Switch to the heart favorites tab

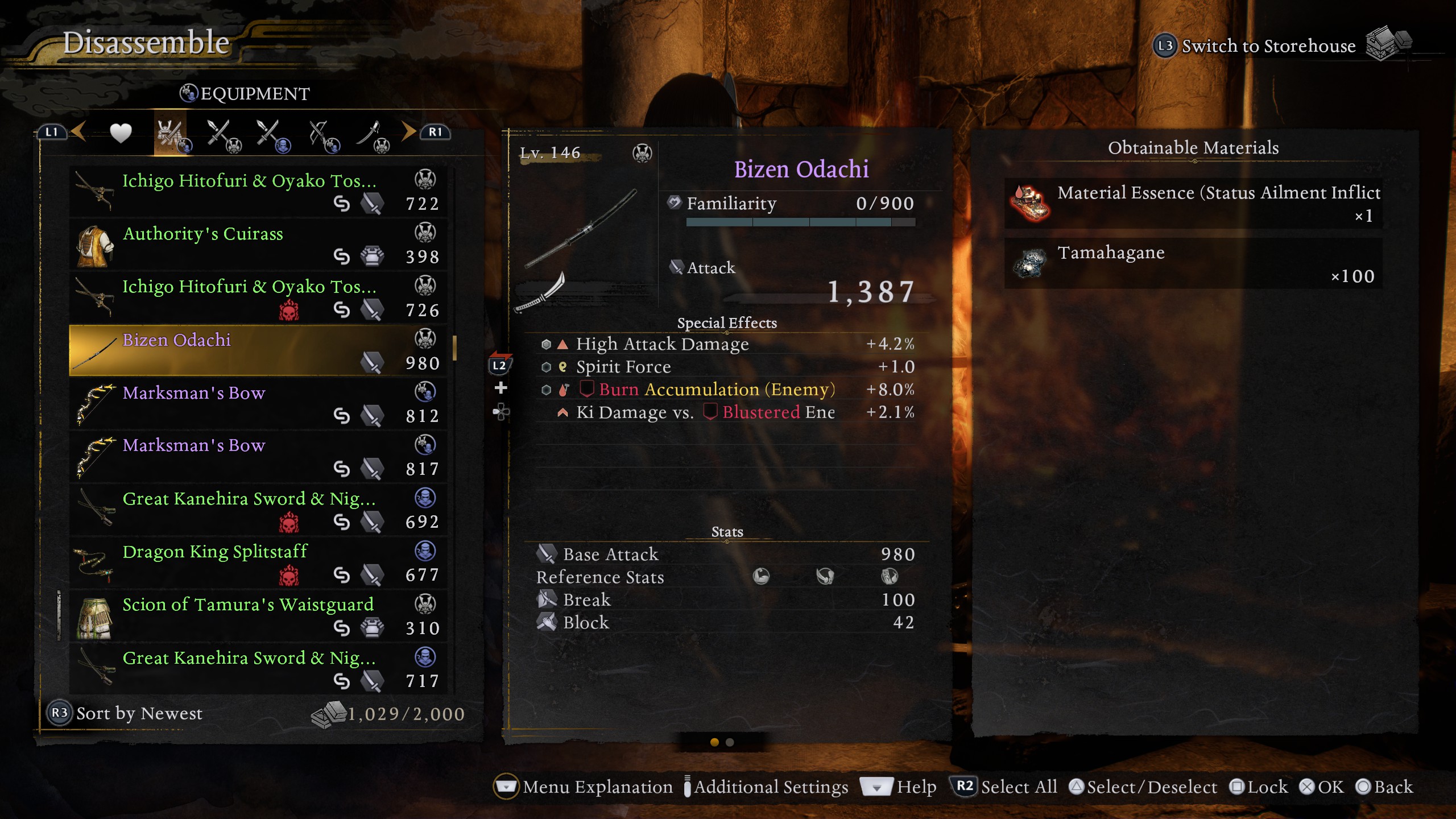pyautogui.click(x=121, y=134)
